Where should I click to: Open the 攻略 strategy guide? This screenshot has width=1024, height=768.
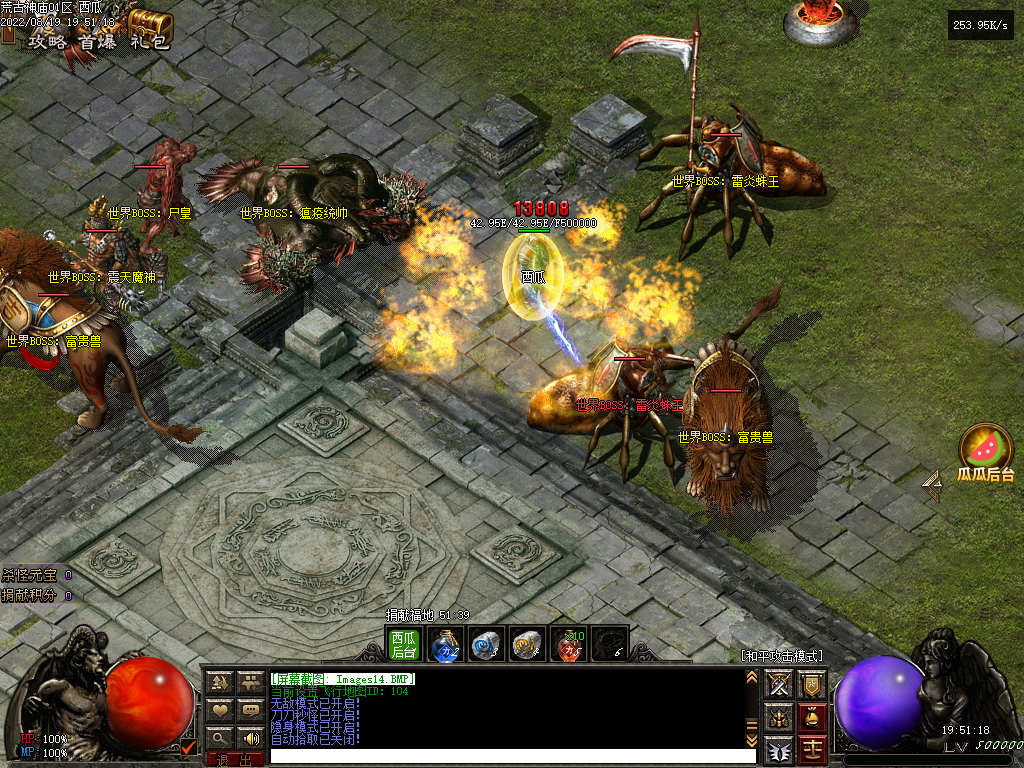[49, 41]
